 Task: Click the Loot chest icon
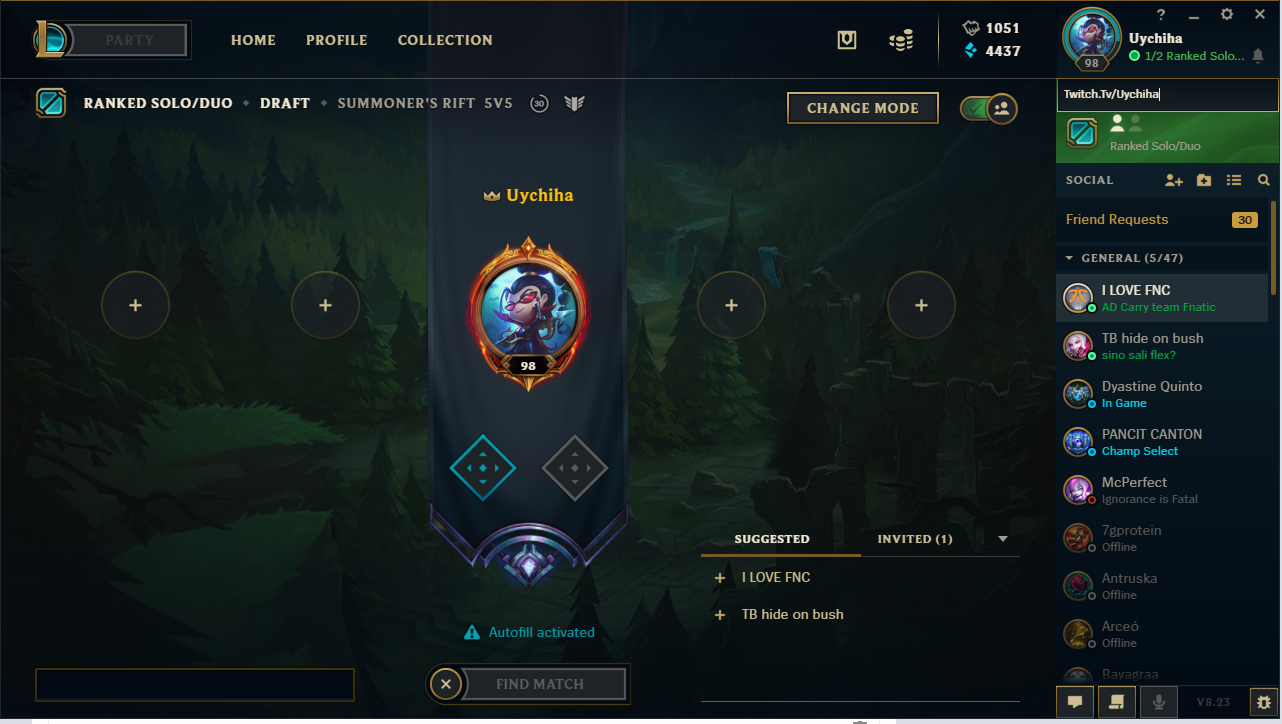[x=846, y=39]
